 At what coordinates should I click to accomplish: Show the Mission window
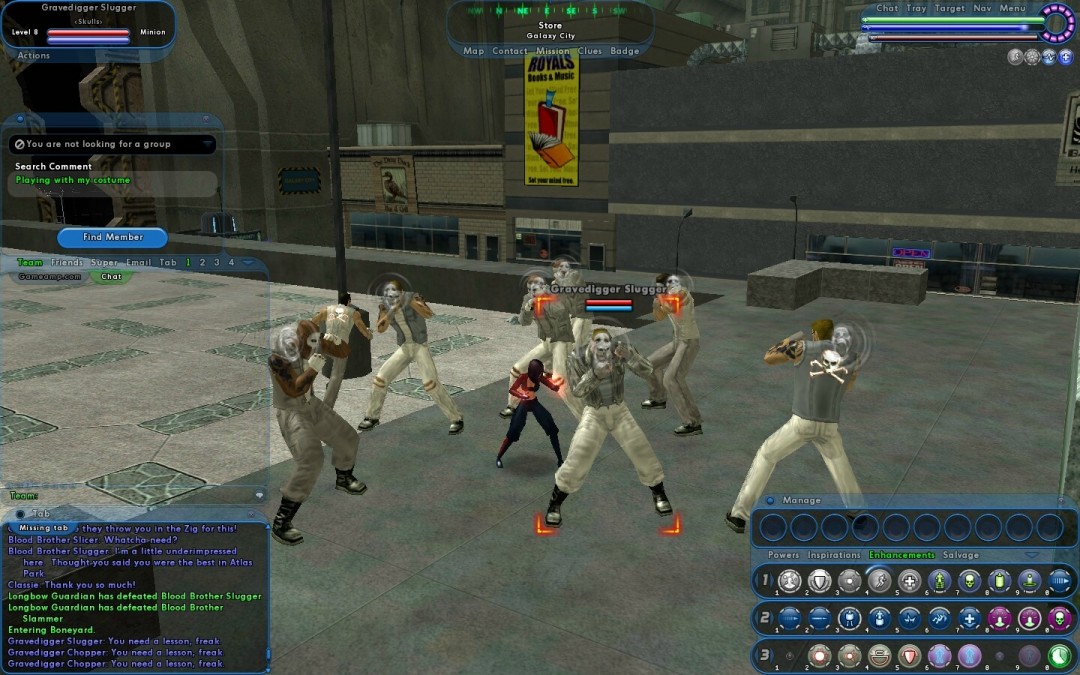[x=552, y=51]
